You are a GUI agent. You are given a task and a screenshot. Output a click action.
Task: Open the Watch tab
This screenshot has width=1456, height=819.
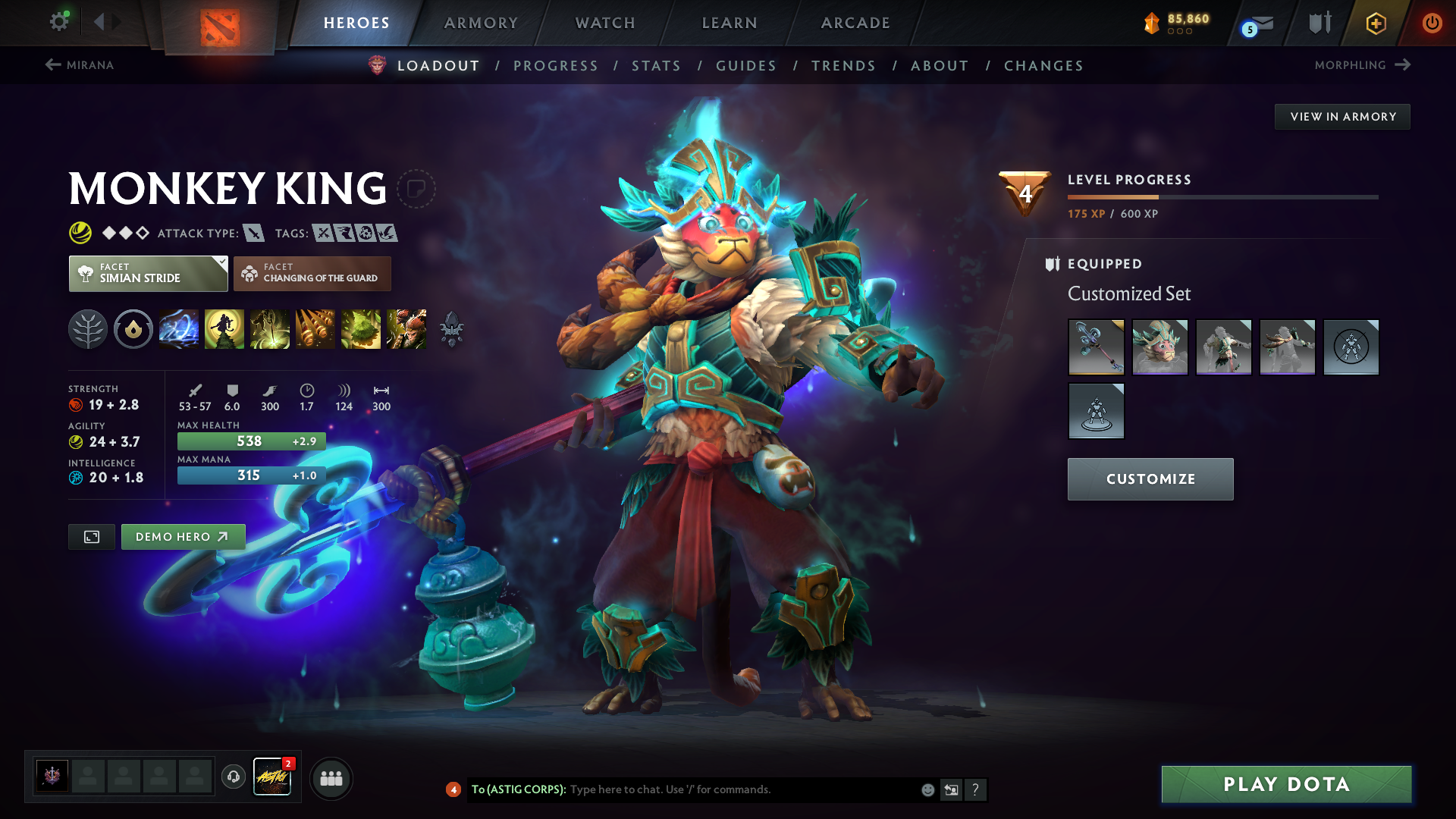[x=605, y=23]
